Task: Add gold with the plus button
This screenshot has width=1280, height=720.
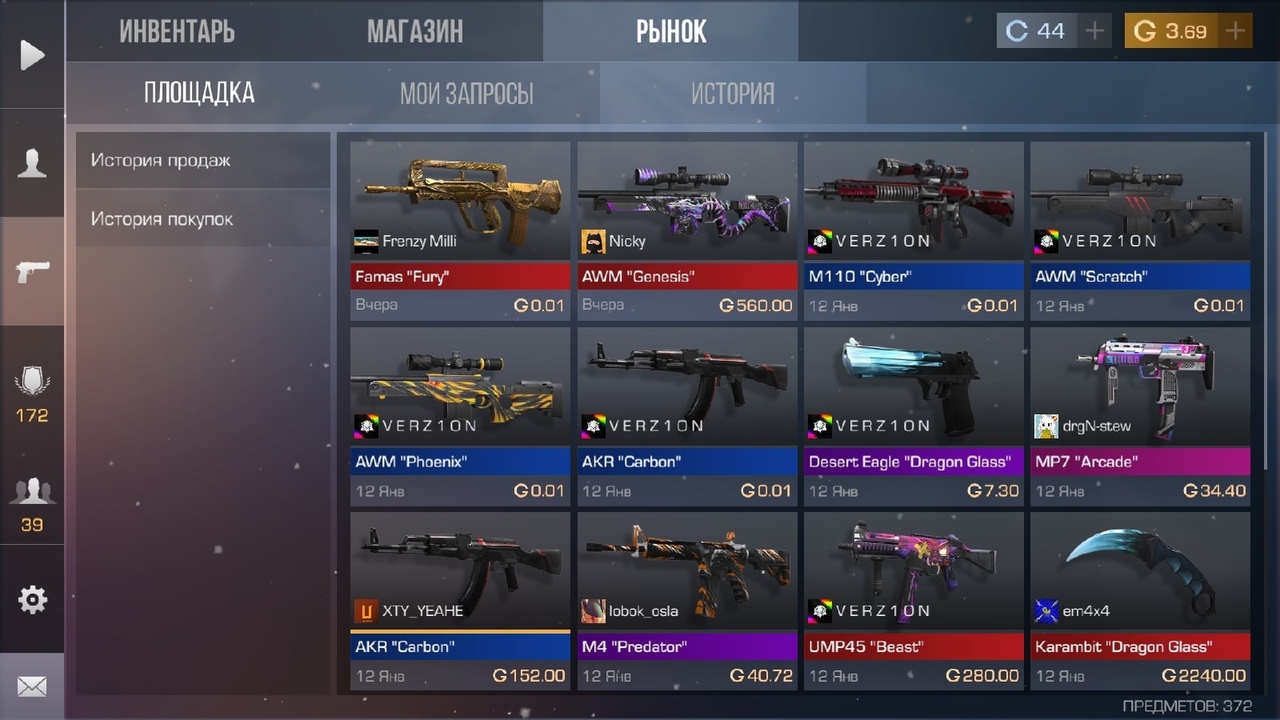Action: pos(1236,31)
